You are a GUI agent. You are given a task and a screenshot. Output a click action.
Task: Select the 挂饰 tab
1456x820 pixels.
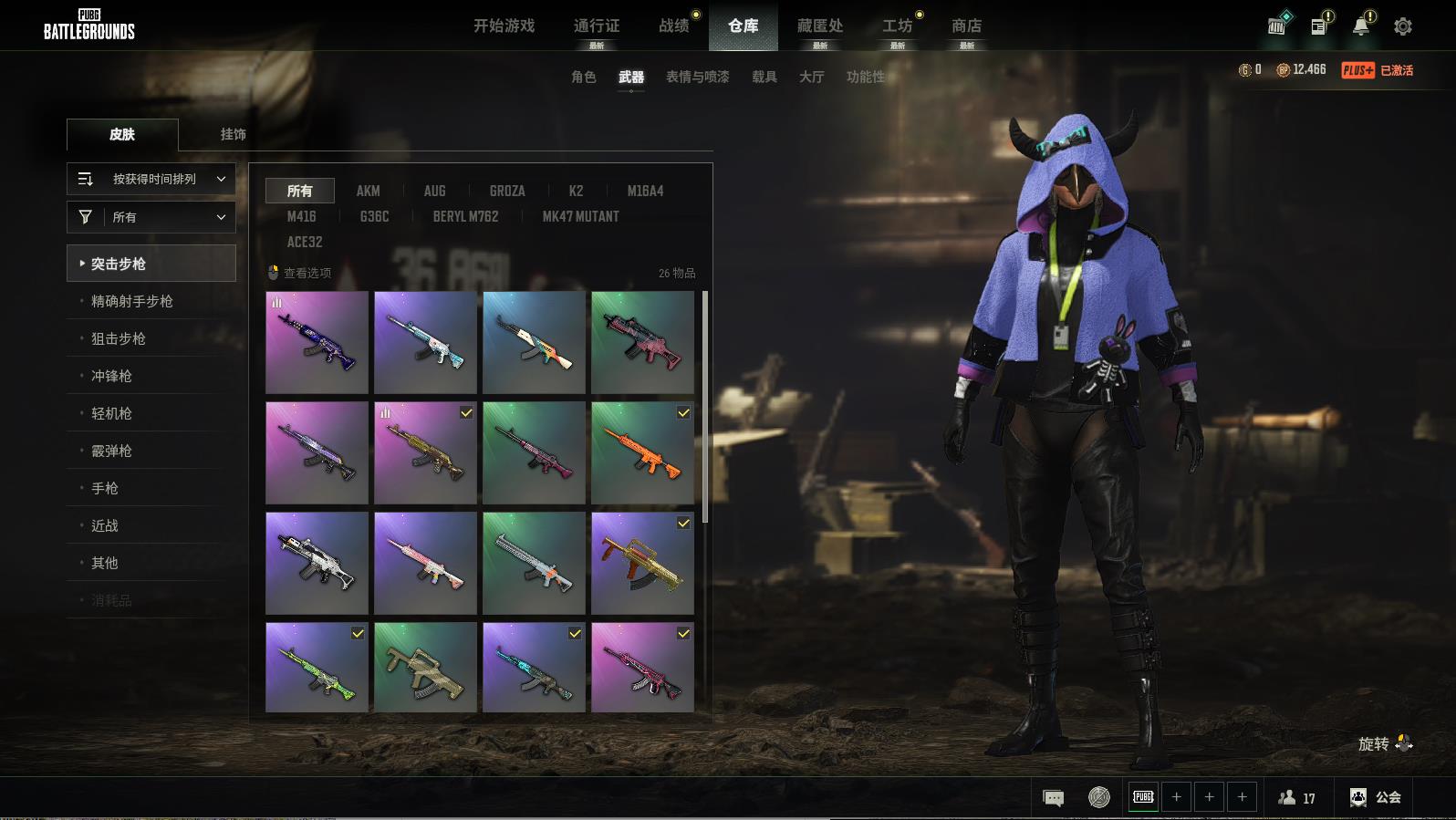[233, 134]
